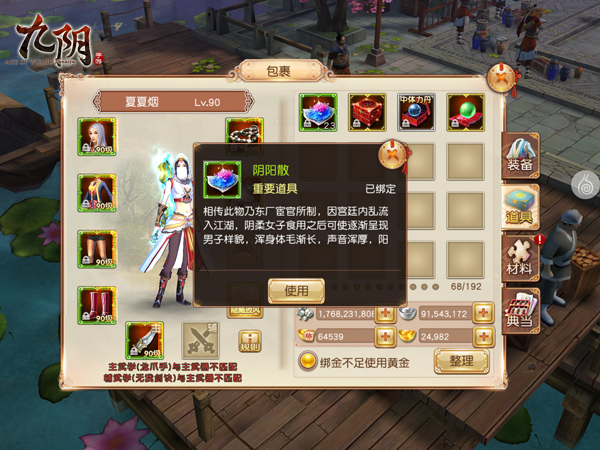The width and height of the screenshot is (600, 450).
Task: Close the 包裹 bag window
Action: tap(502, 78)
